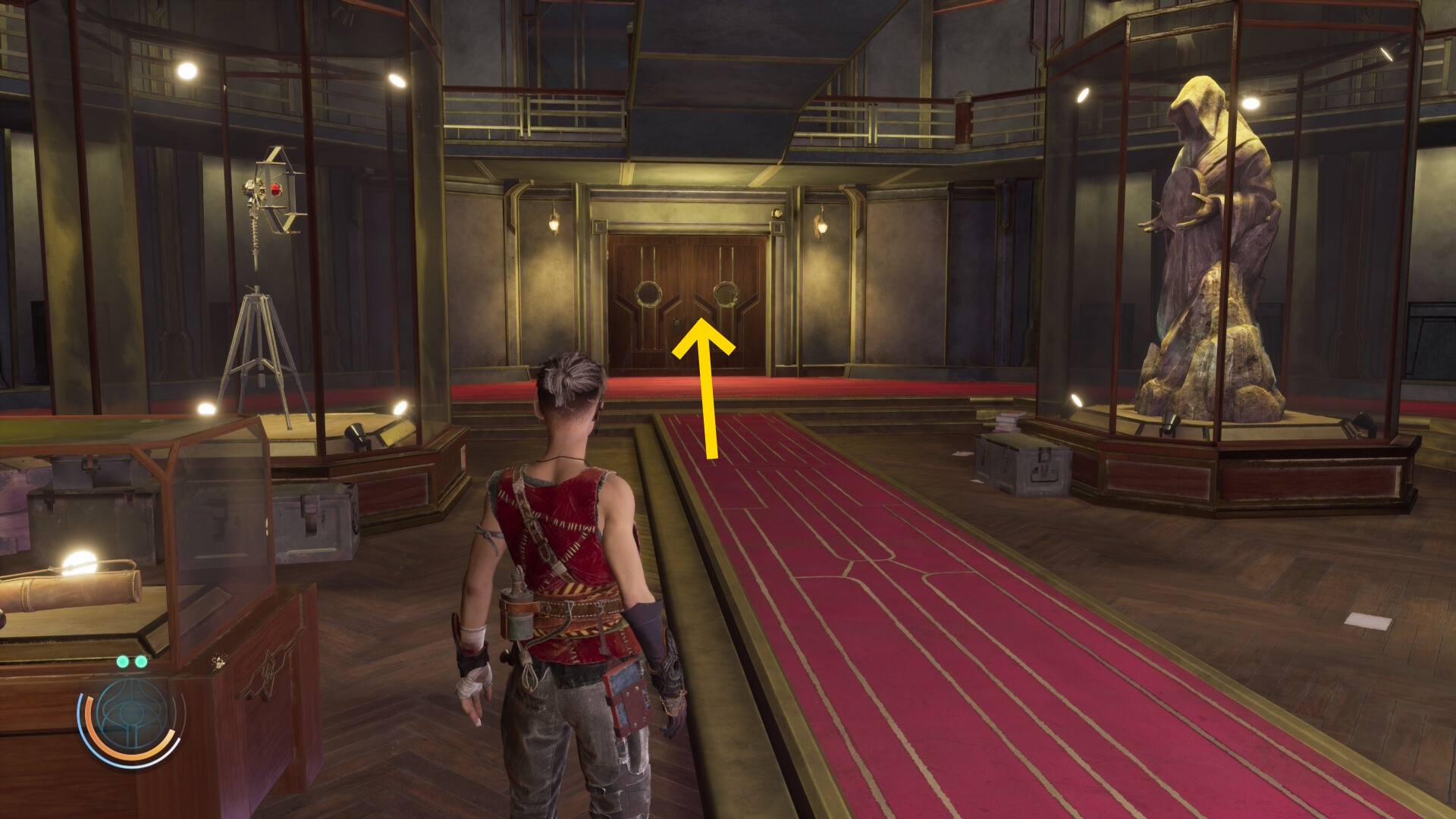The image size is (1456, 819).
Task: Click the circular blaster emblem HUD icon
Action: coord(131,717)
